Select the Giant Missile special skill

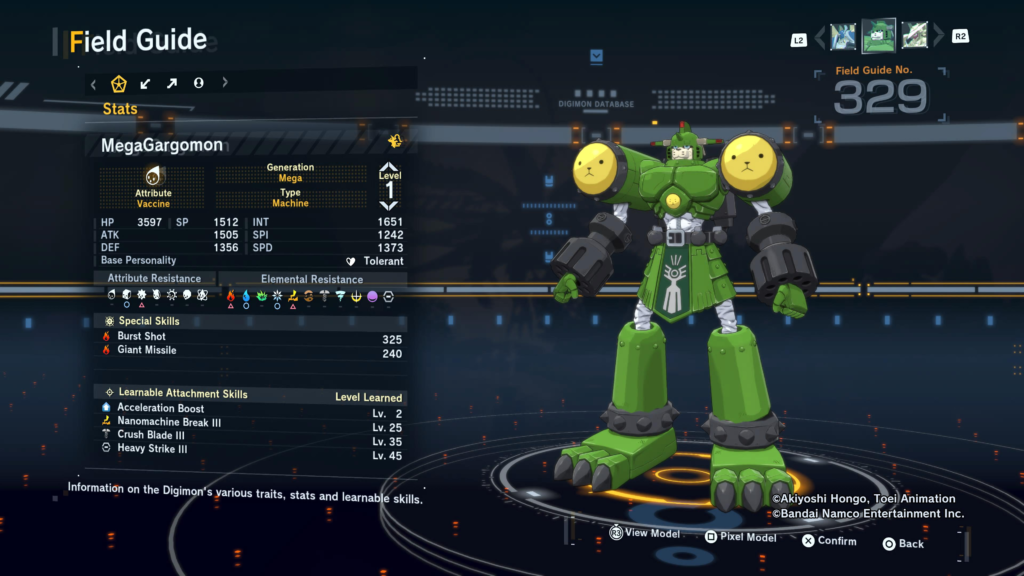(x=250, y=351)
